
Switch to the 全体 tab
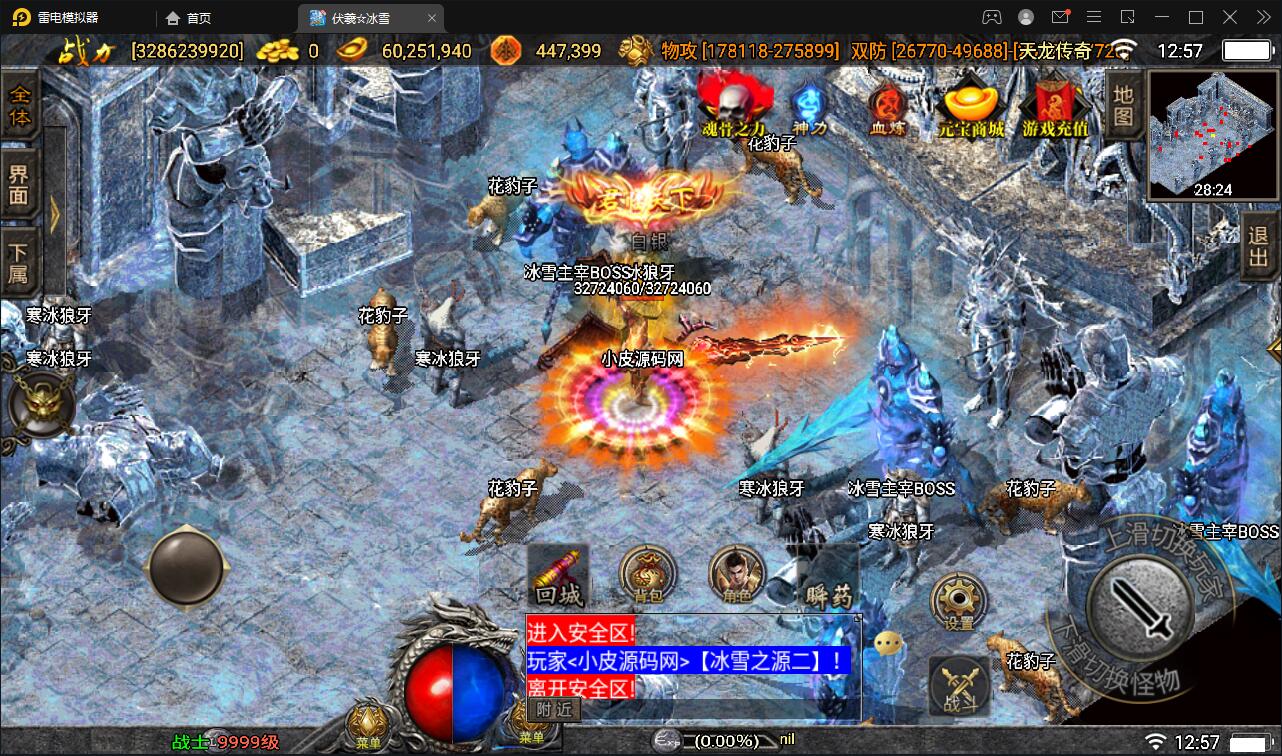[20, 107]
